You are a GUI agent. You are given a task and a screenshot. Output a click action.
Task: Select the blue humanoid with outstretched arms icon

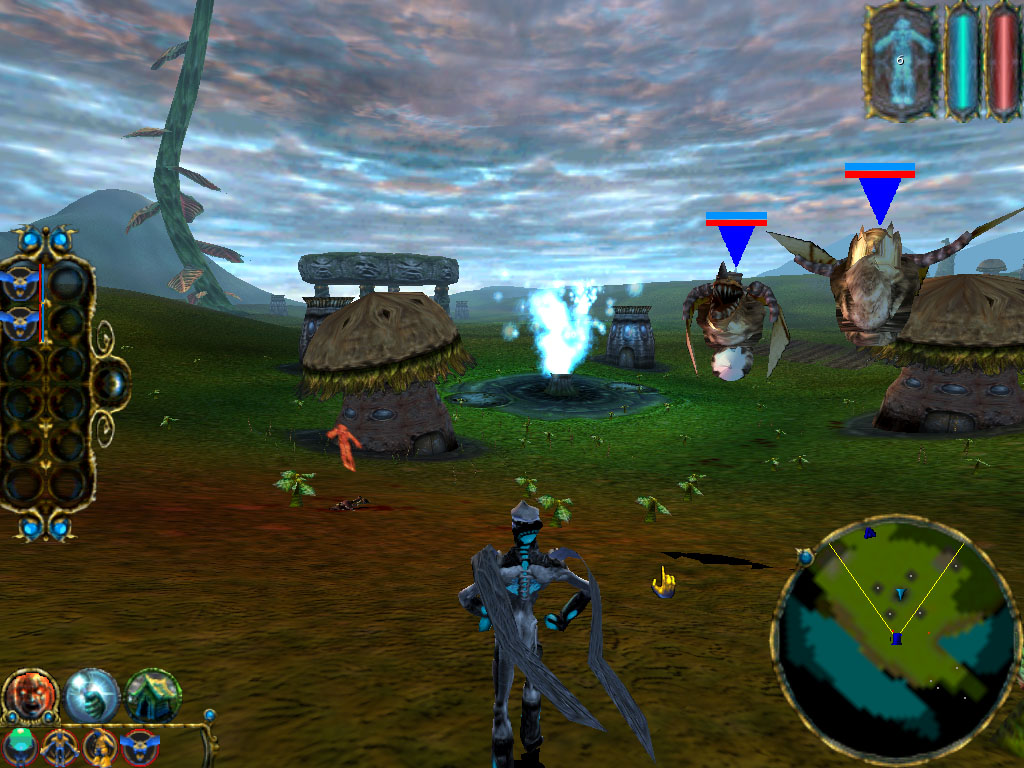pos(60,748)
